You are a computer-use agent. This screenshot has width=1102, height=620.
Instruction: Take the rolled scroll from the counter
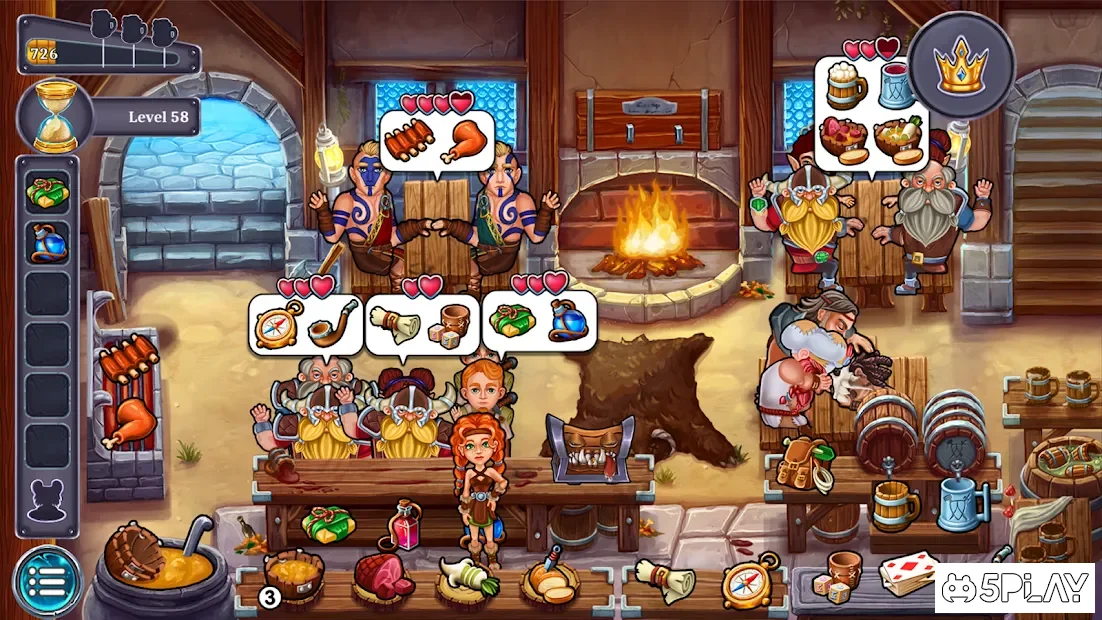[x=665, y=578]
